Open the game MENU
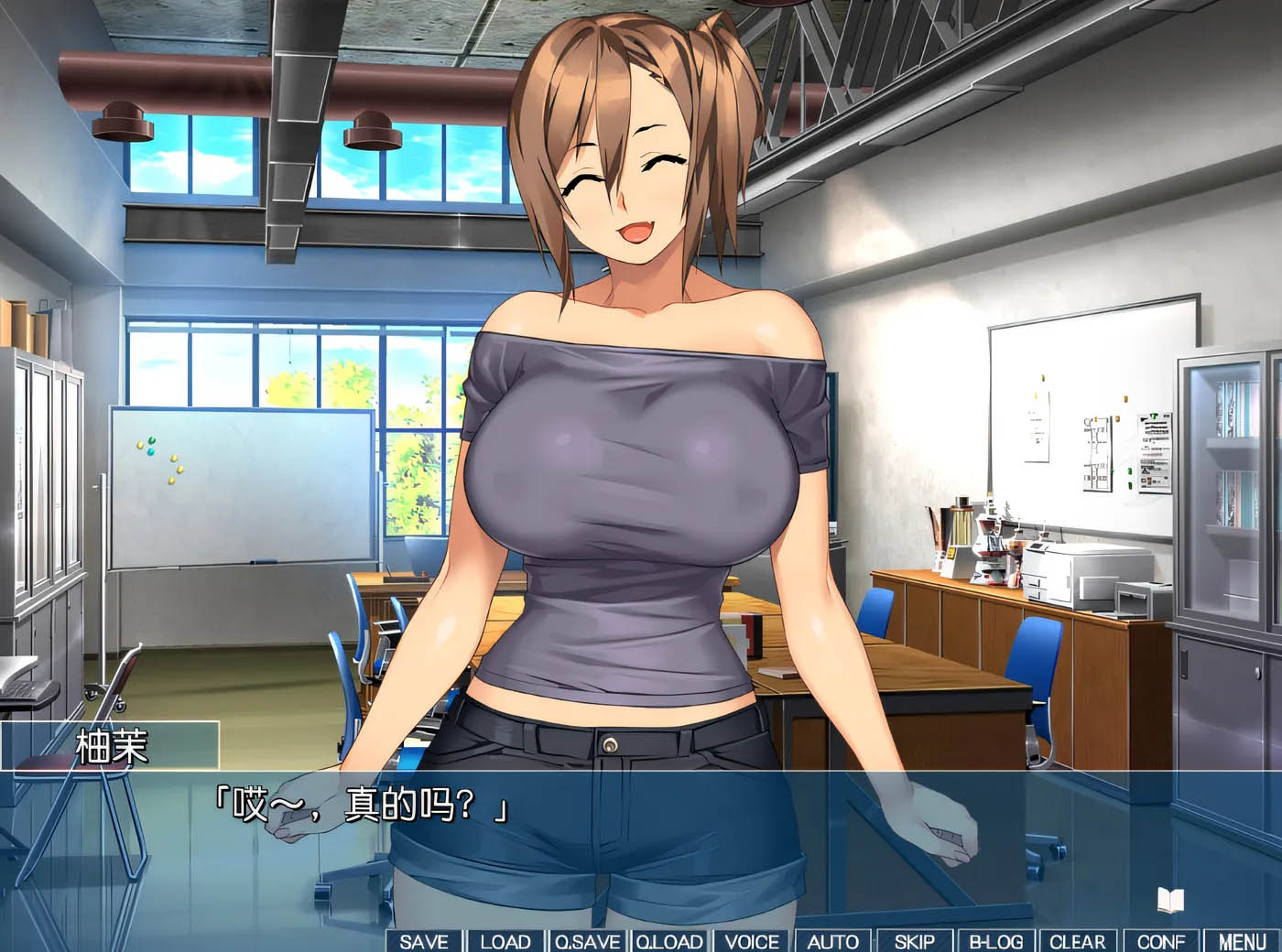This screenshot has height=952, width=1282. [1243, 941]
